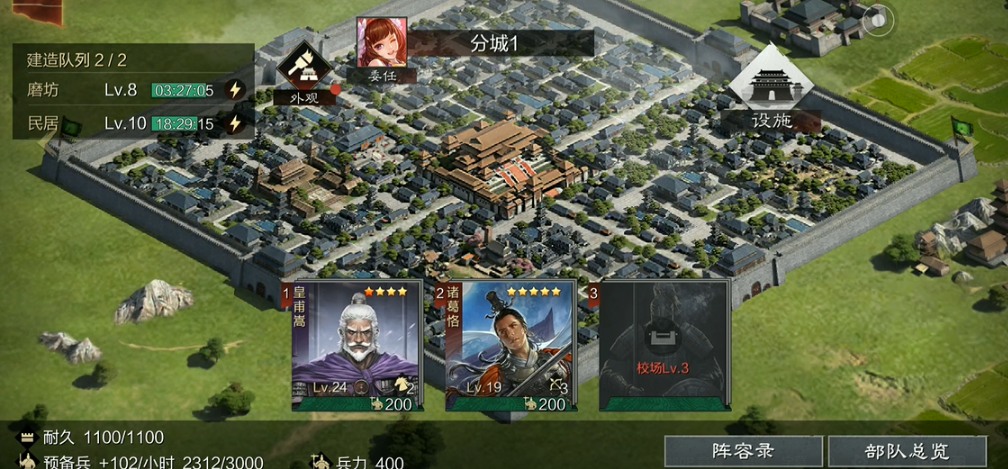Choose the locked 校场 Lv.3 troop slot
The image size is (1008, 469).
[663, 346]
